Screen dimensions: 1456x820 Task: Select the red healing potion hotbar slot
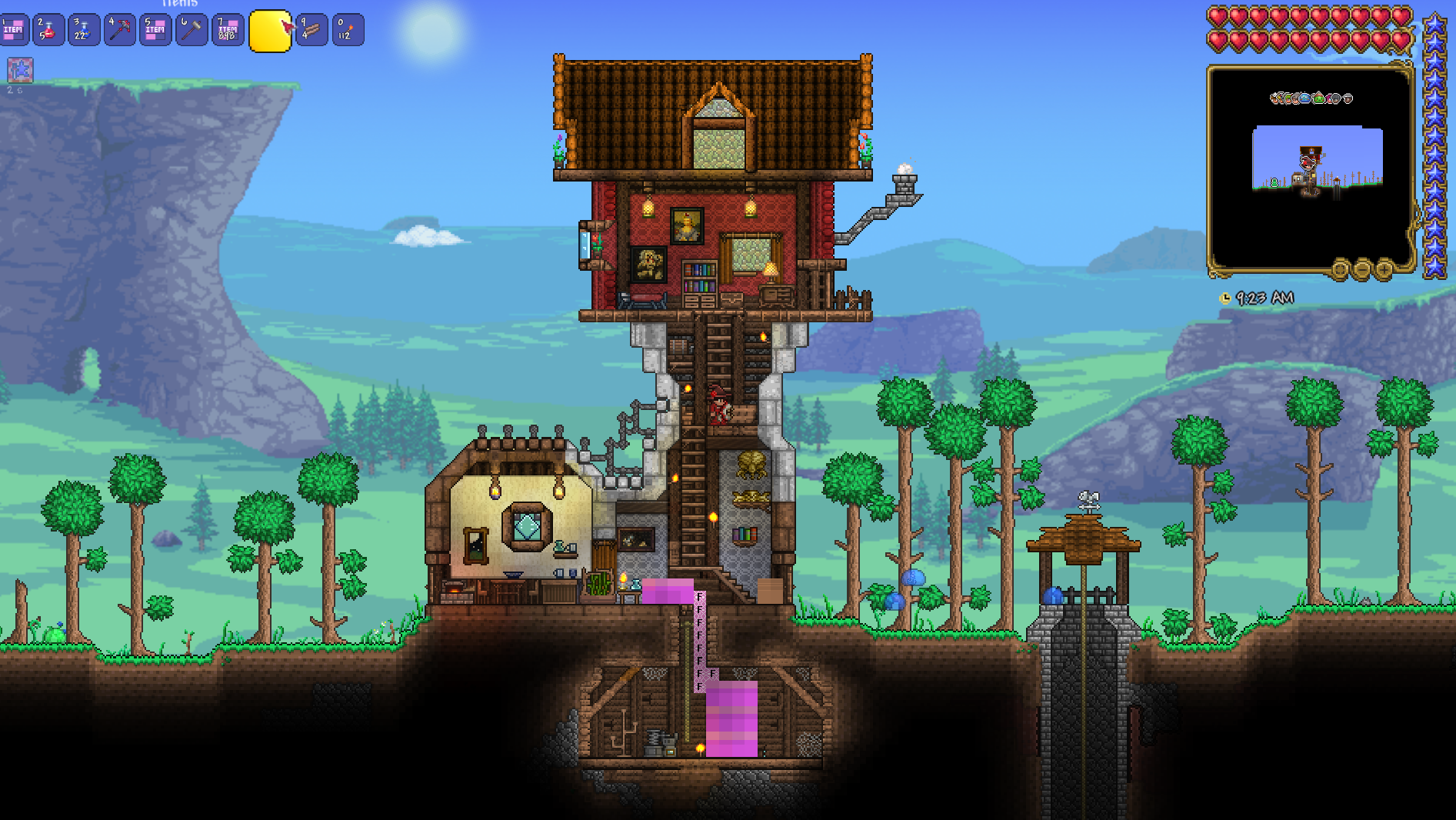48,31
